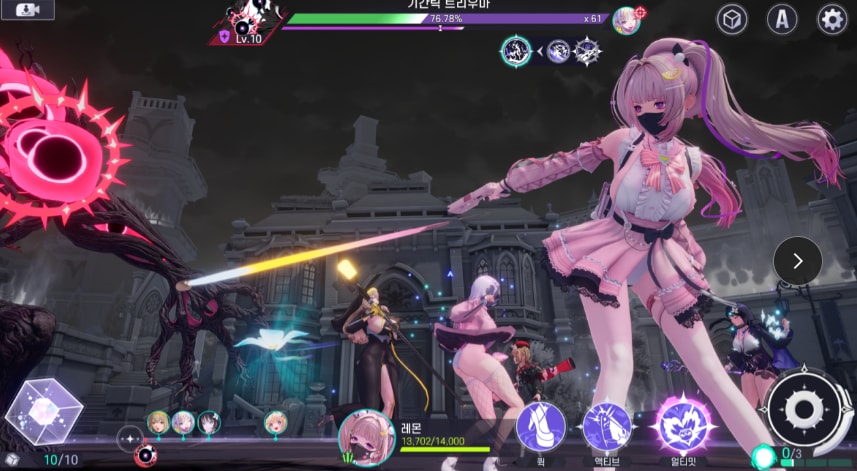Toggle auto battle with the A button
This screenshot has height=471, width=857.
pyautogui.click(x=782, y=19)
